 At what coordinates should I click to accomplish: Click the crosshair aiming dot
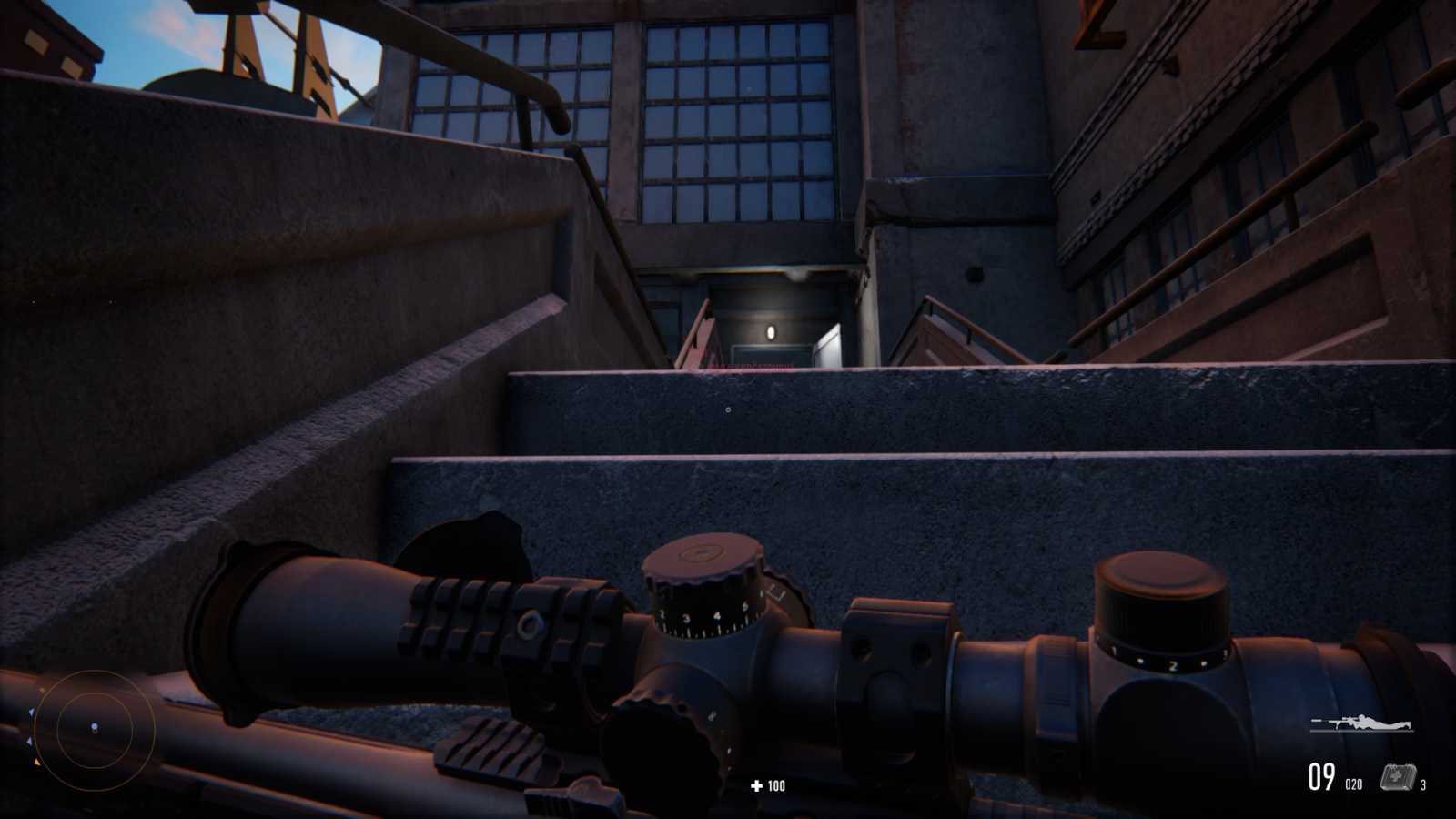click(x=729, y=410)
